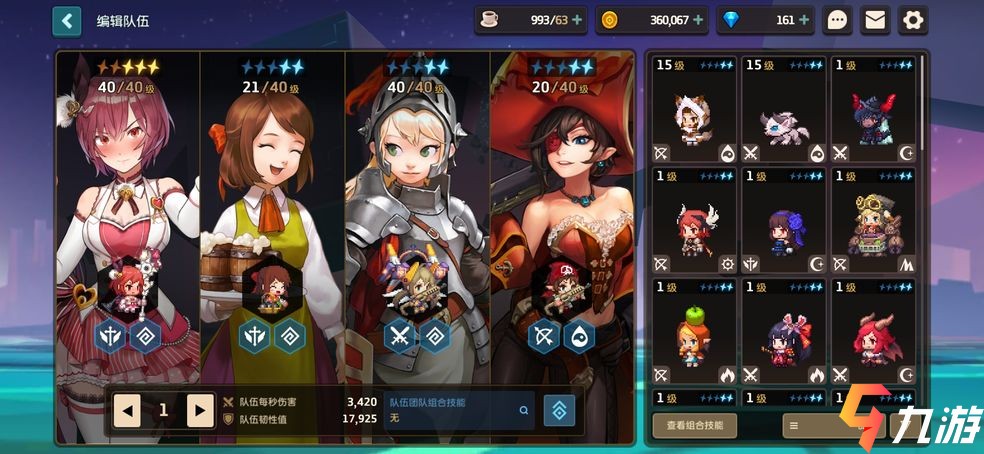Buy more blue diamonds with plus
This screenshot has width=984, height=454.
(803, 20)
